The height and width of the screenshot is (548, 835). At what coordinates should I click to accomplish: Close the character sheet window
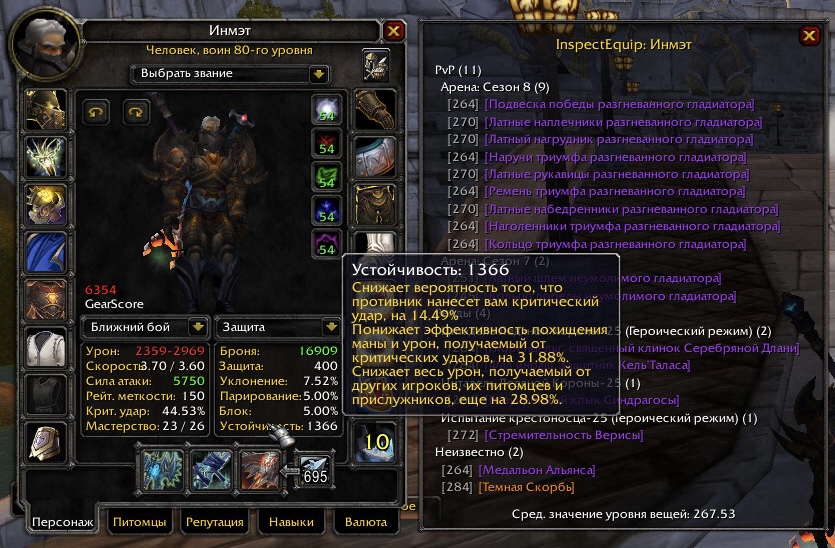pyautogui.click(x=394, y=31)
